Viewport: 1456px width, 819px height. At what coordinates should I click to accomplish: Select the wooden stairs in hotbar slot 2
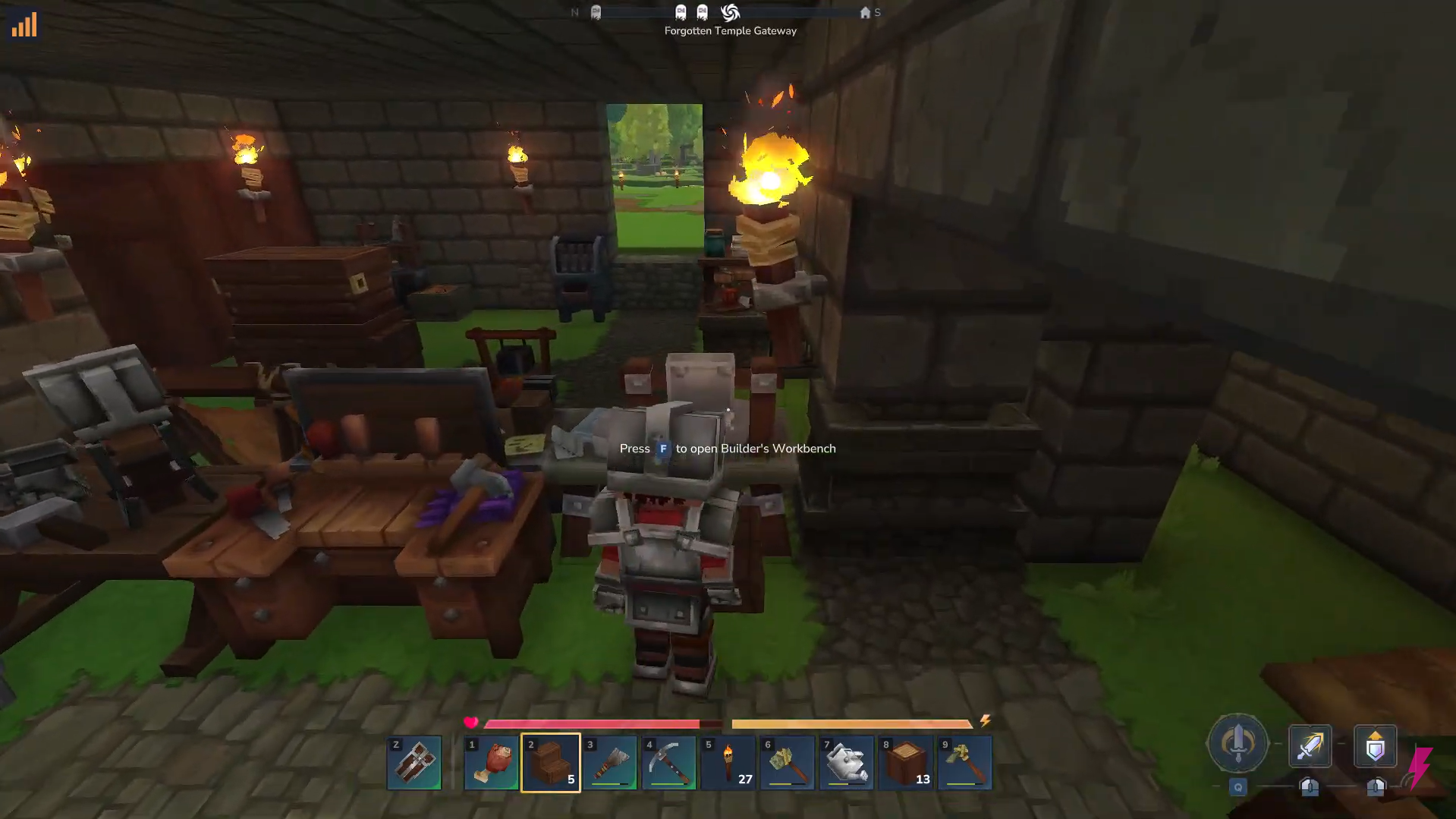[x=552, y=763]
